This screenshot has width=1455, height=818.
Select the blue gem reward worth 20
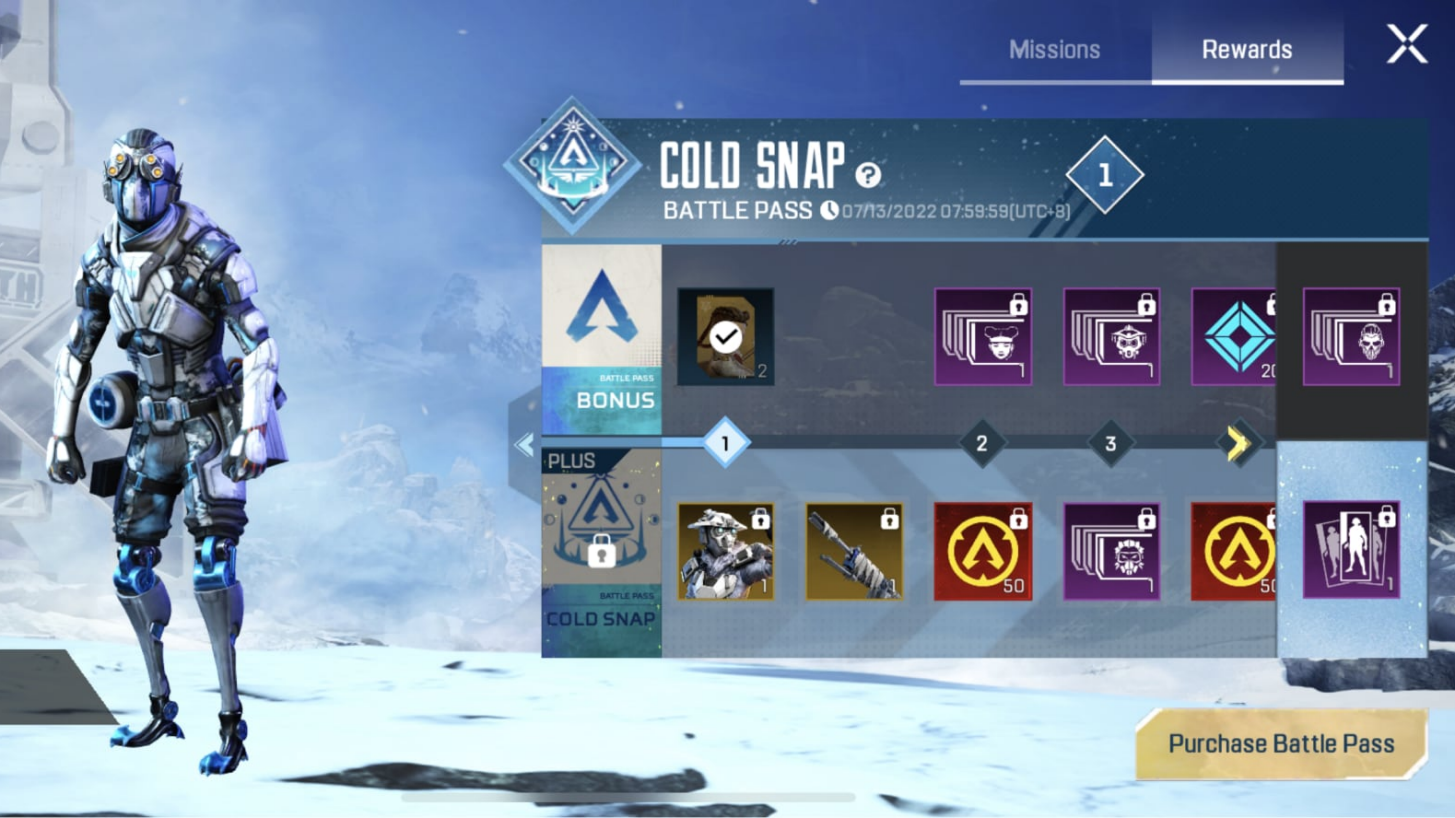click(x=1238, y=336)
